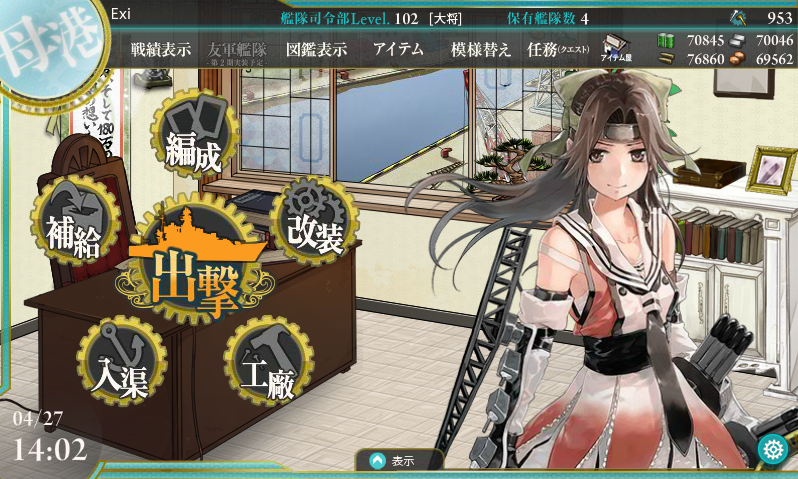Open the アイテム item menu
The height and width of the screenshot is (479, 798).
(x=398, y=50)
